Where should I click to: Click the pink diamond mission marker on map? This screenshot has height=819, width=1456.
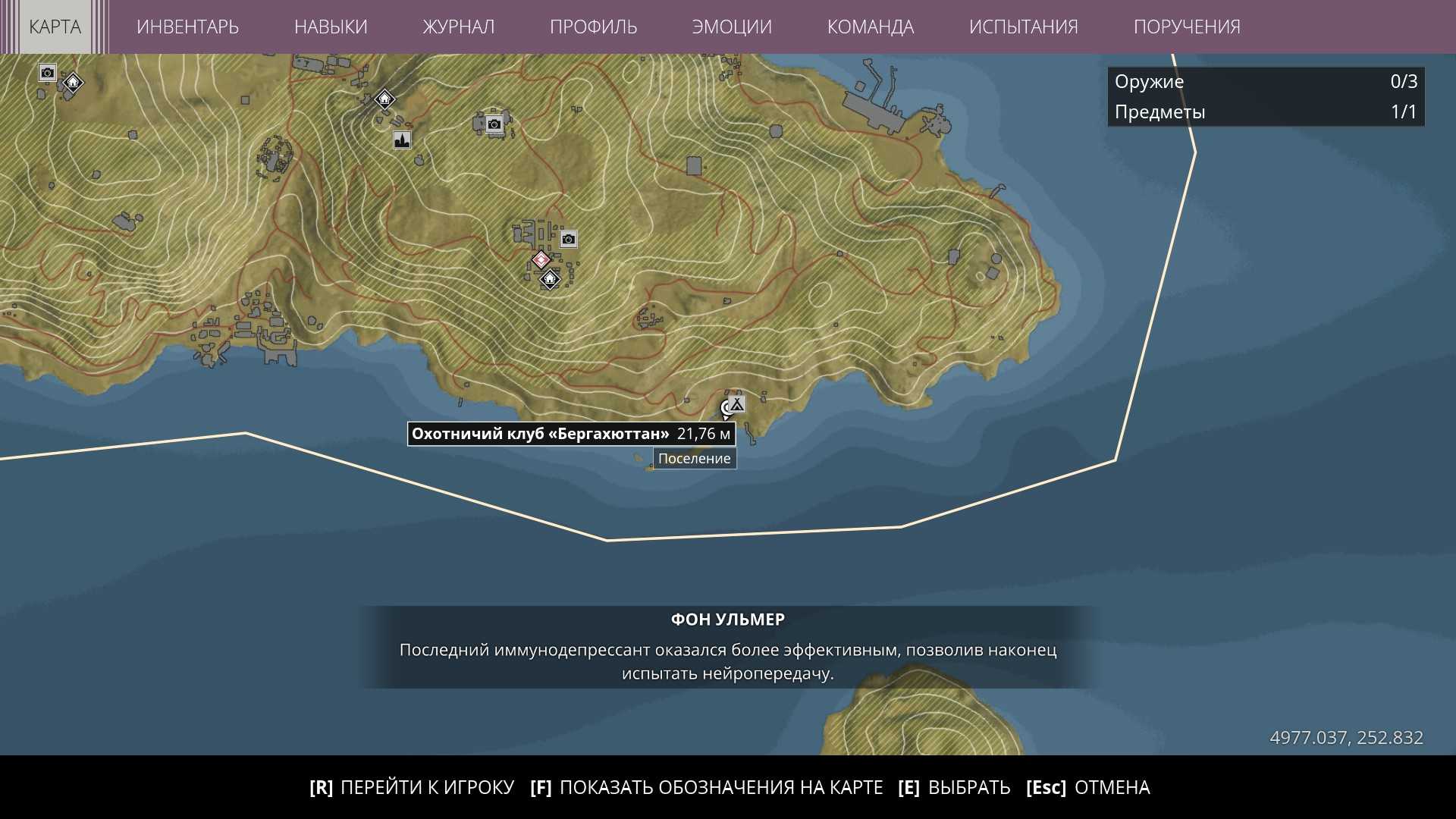pos(541,260)
